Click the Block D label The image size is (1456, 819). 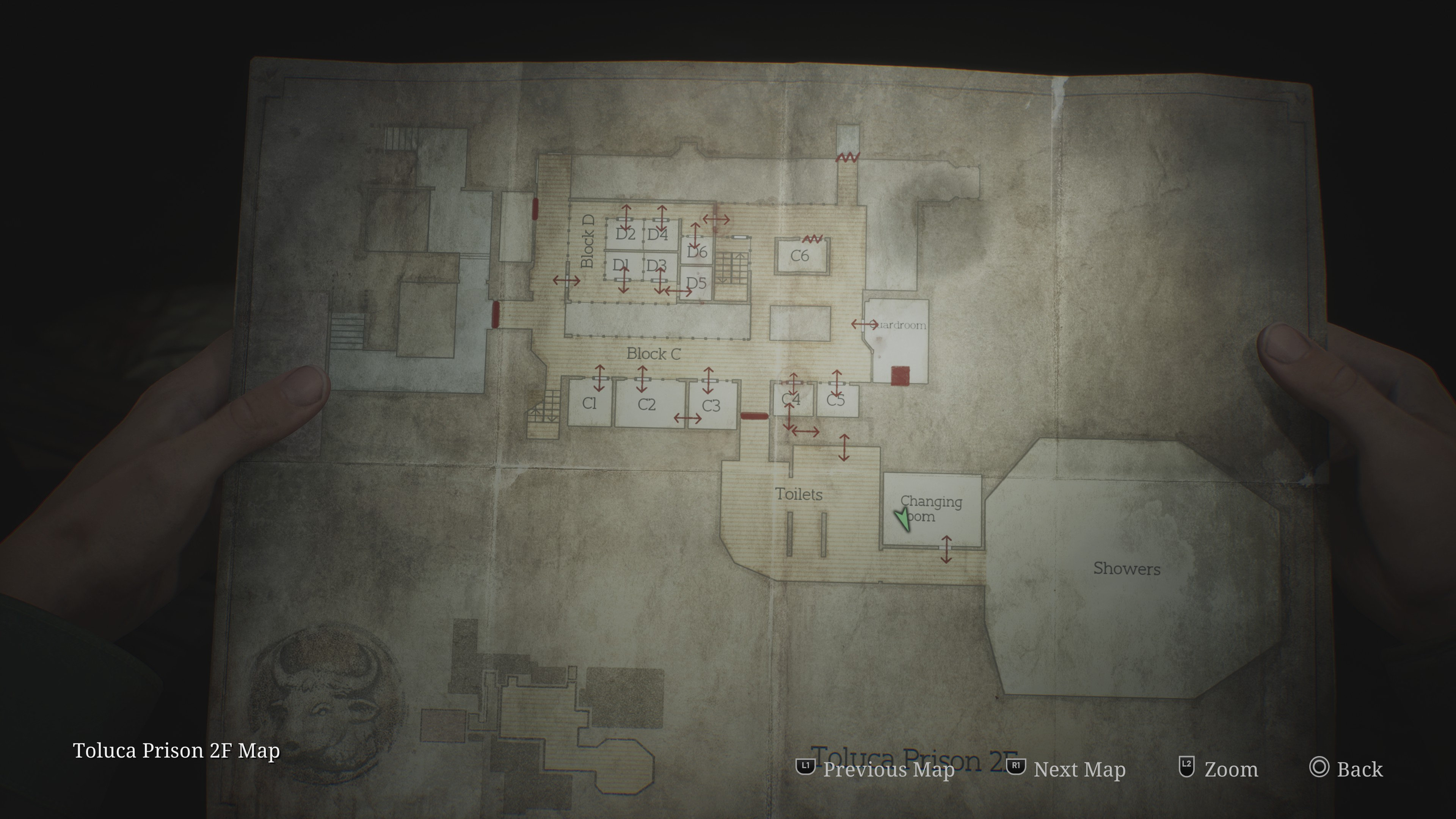pos(588,242)
